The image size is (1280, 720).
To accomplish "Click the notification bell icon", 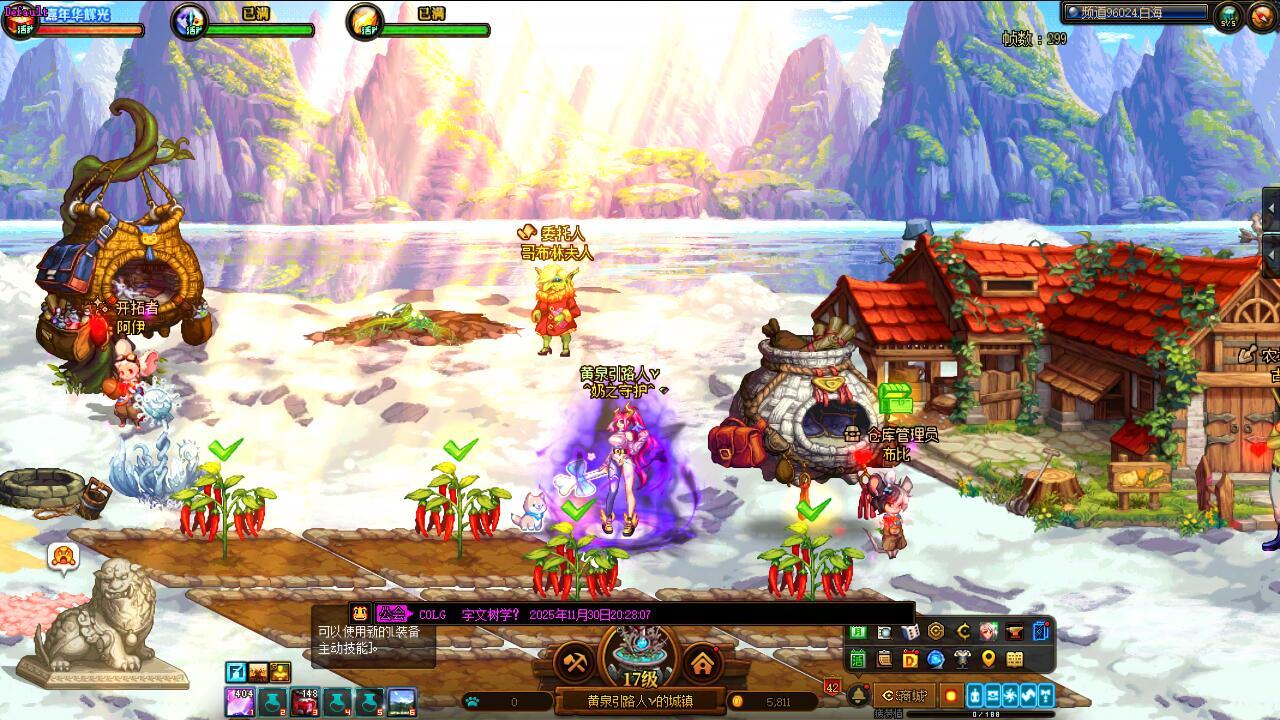I will pos(857,695).
